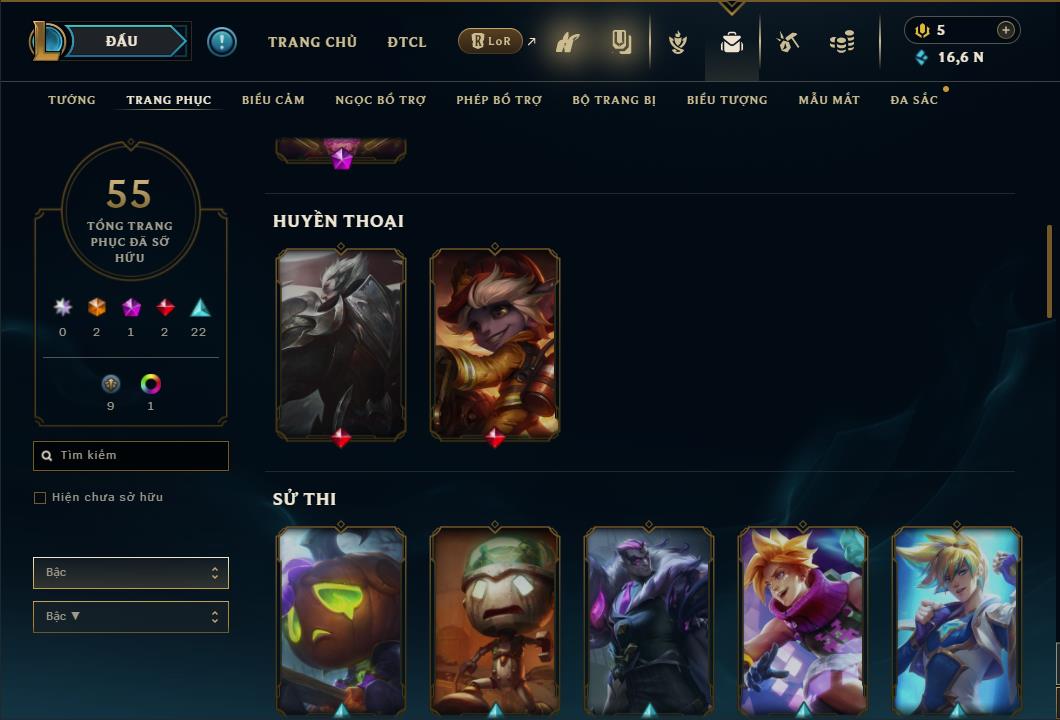This screenshot has height=720, width=1060.
Task: Select the grey armored legendary skin card
Action: 341,343
